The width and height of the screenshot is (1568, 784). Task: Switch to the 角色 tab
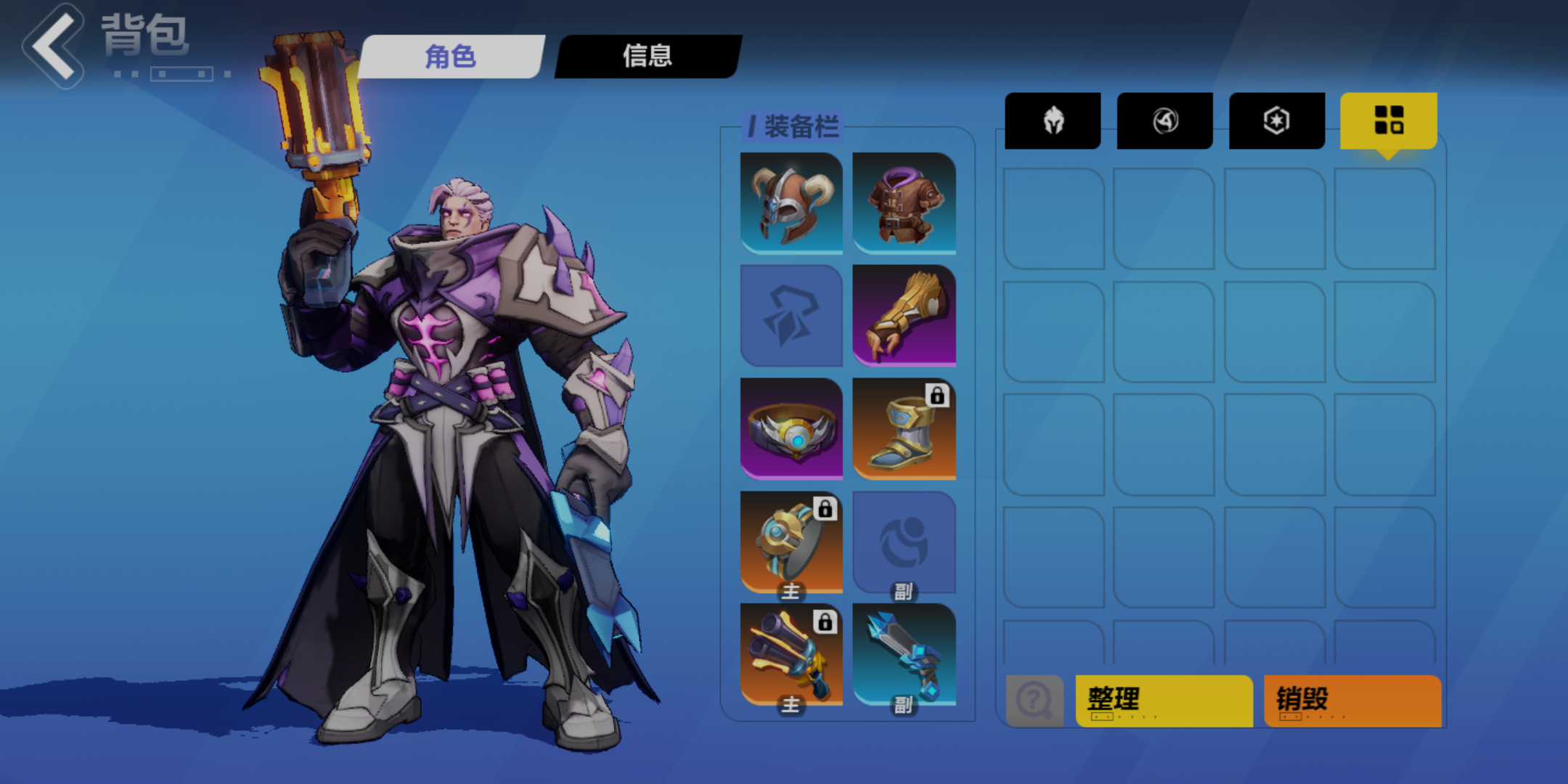point(451,56)
